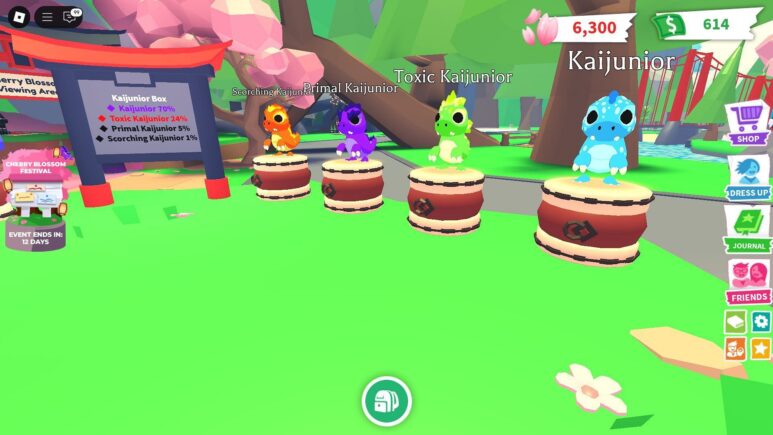This screenshot has width=773, height=435.
Task: Open the Journal
Action: (747, 228)
